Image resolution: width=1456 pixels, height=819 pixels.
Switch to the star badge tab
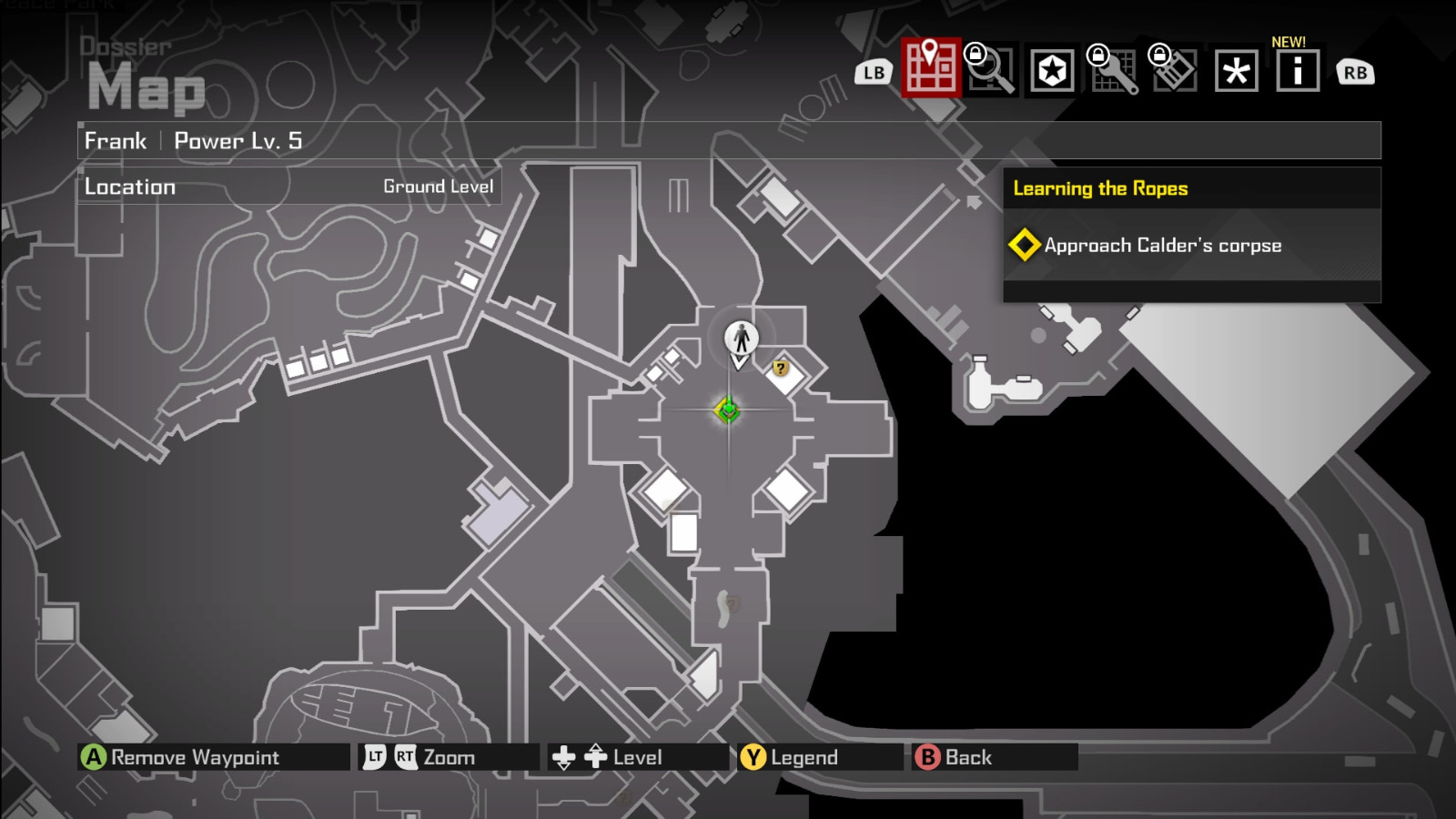click(1053, 71)
